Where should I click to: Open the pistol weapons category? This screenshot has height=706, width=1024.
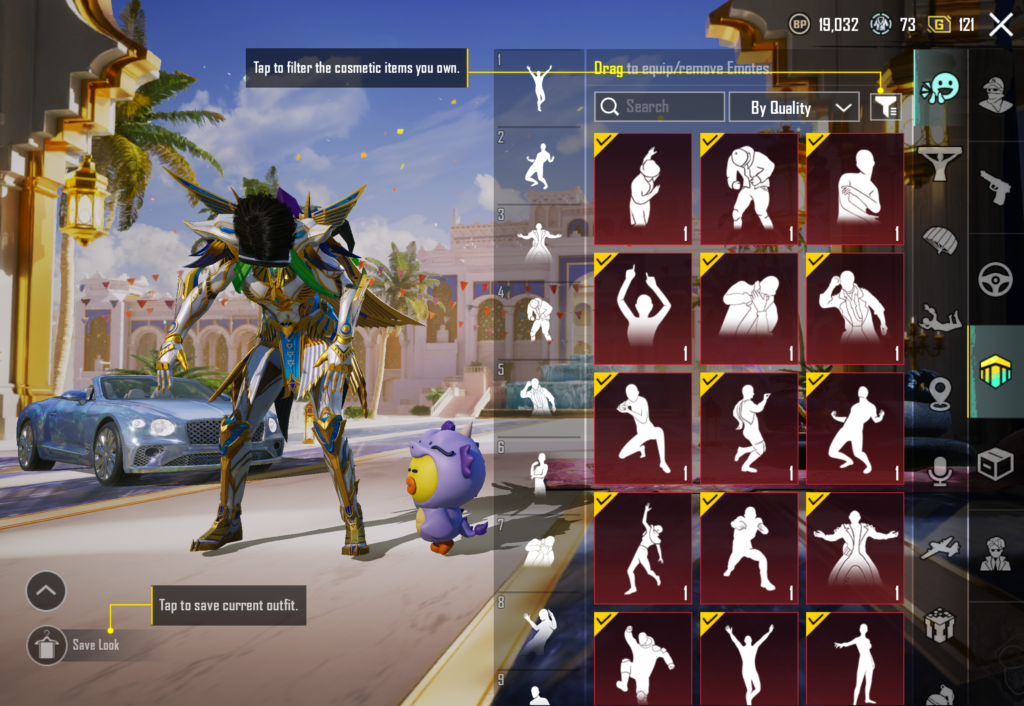[996, 186]
